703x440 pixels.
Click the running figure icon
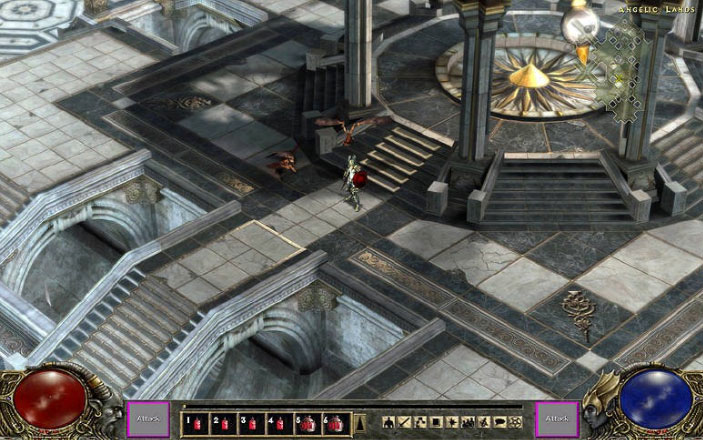point(484,423)
